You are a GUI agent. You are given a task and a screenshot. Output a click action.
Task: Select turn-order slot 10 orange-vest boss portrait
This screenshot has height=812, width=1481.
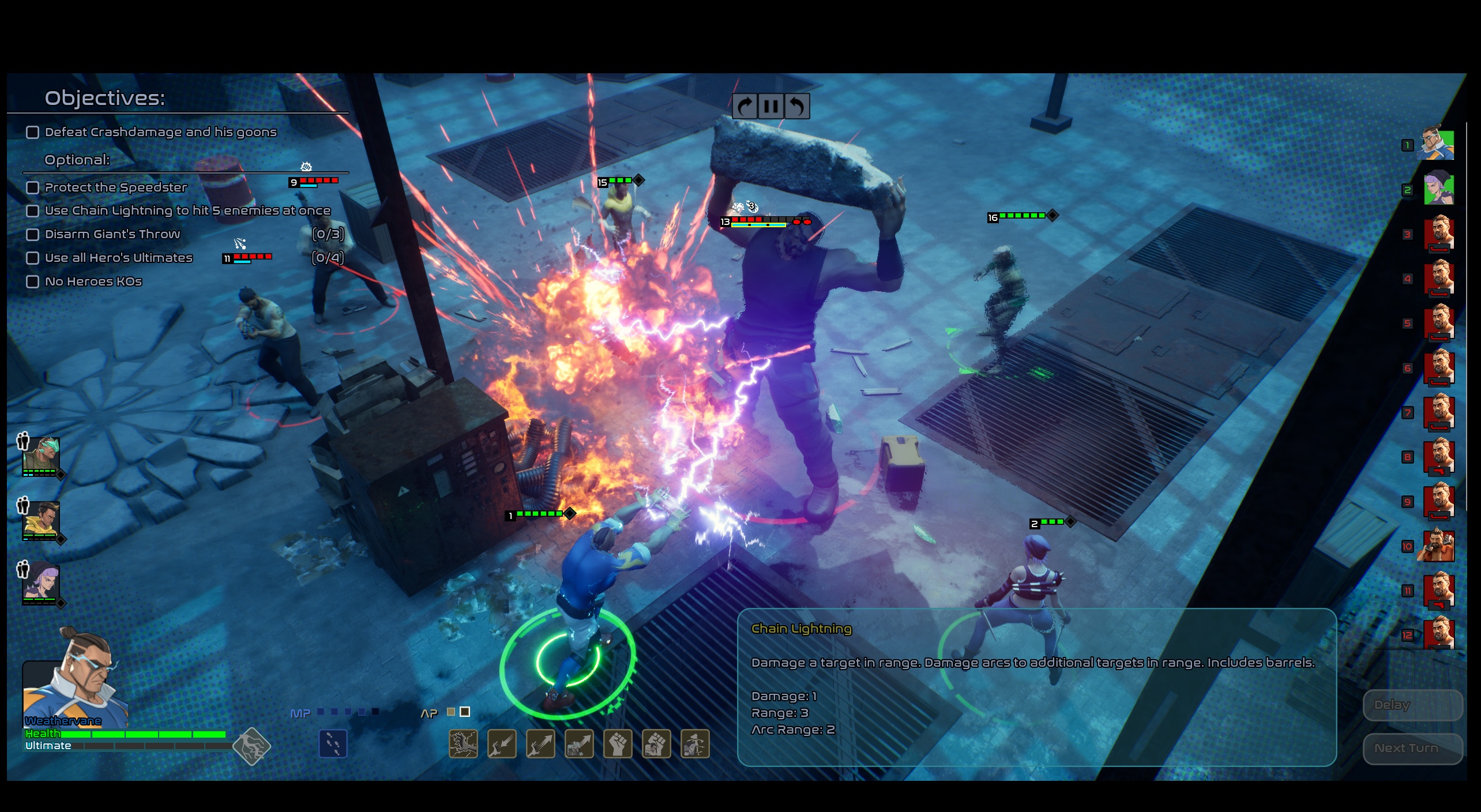[1438, 546]
